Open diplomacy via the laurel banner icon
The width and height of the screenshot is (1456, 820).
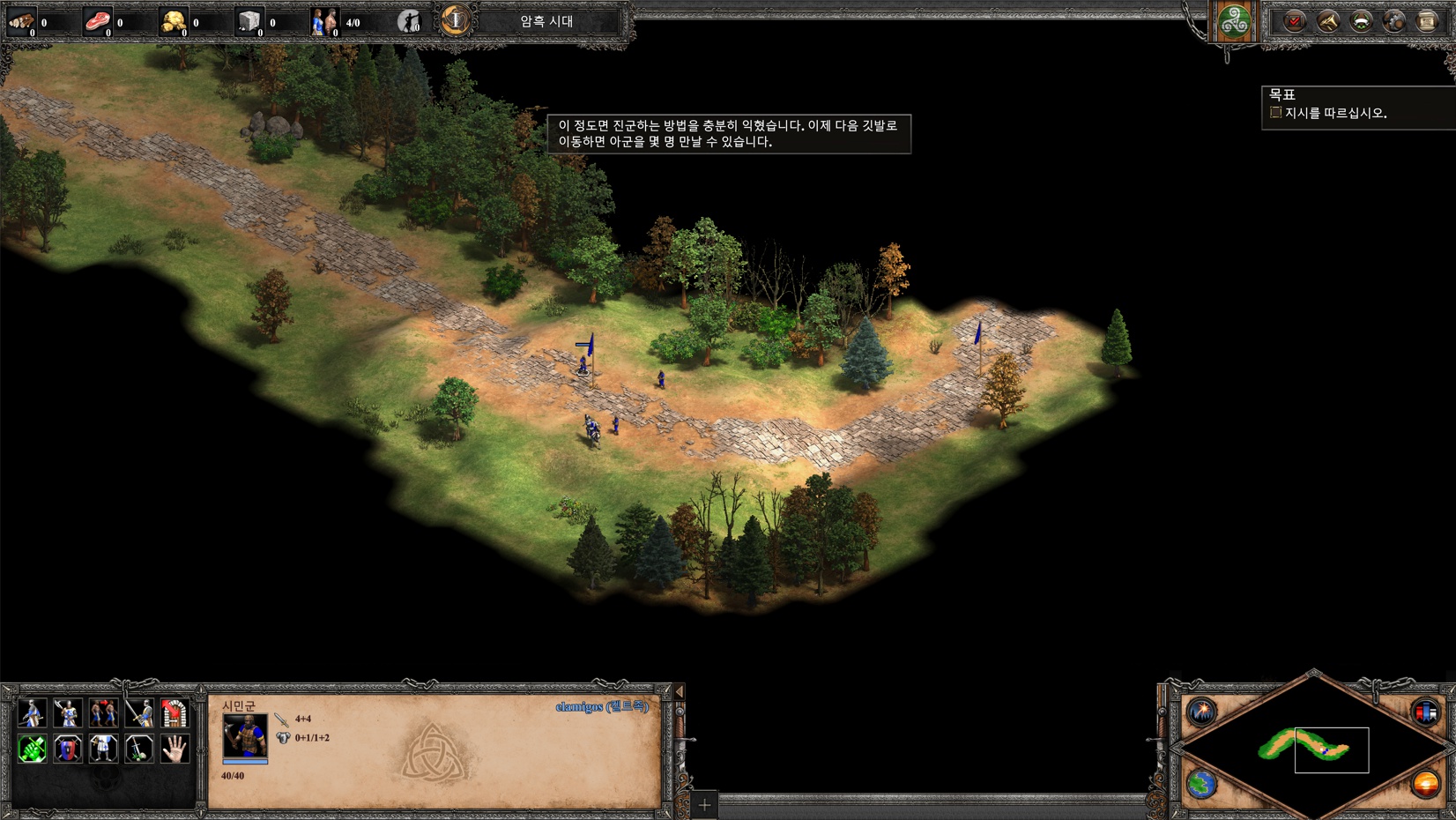pos(1361,21)
